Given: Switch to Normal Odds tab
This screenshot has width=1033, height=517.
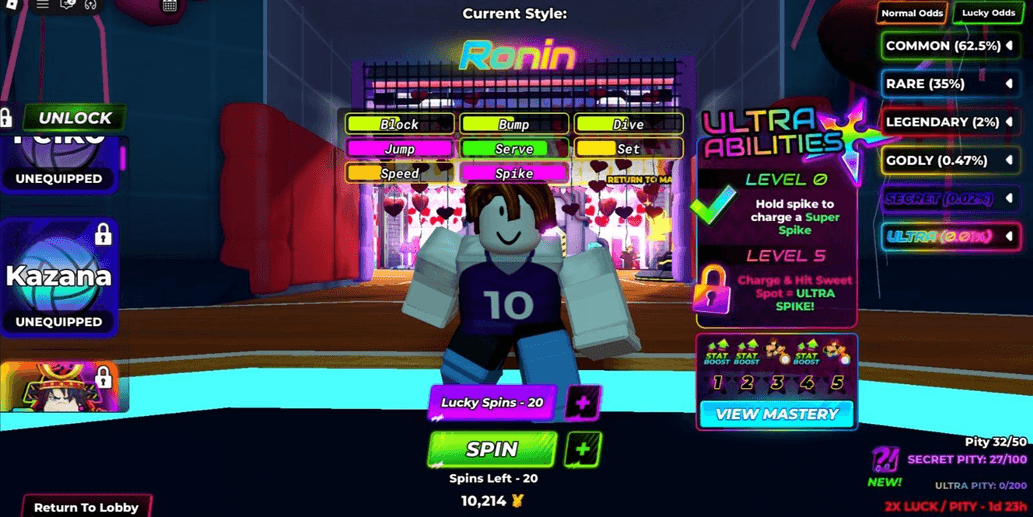Looking at the screenshot, I should (x=911, y=13).
